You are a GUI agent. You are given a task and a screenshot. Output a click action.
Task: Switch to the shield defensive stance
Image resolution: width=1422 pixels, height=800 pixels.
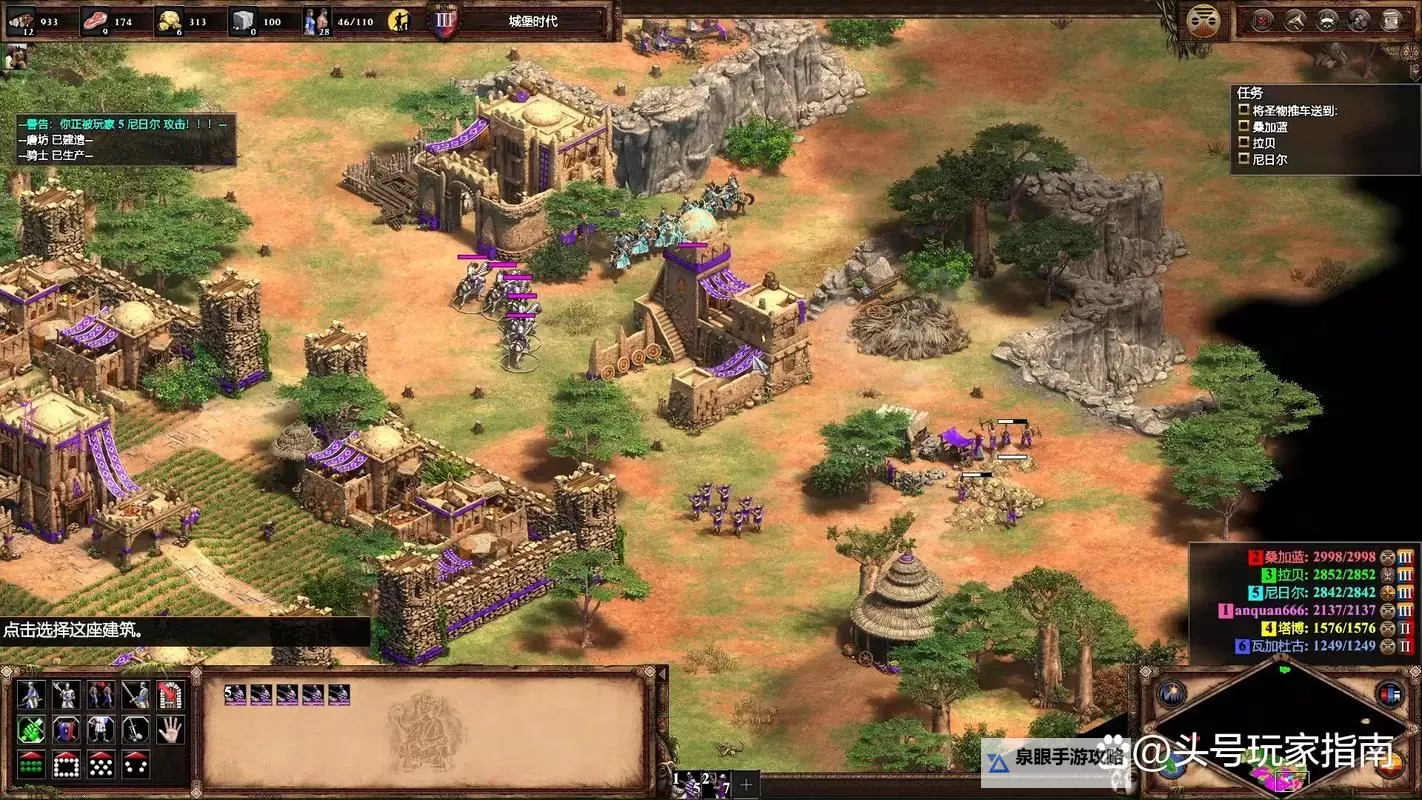click(66, 729)
